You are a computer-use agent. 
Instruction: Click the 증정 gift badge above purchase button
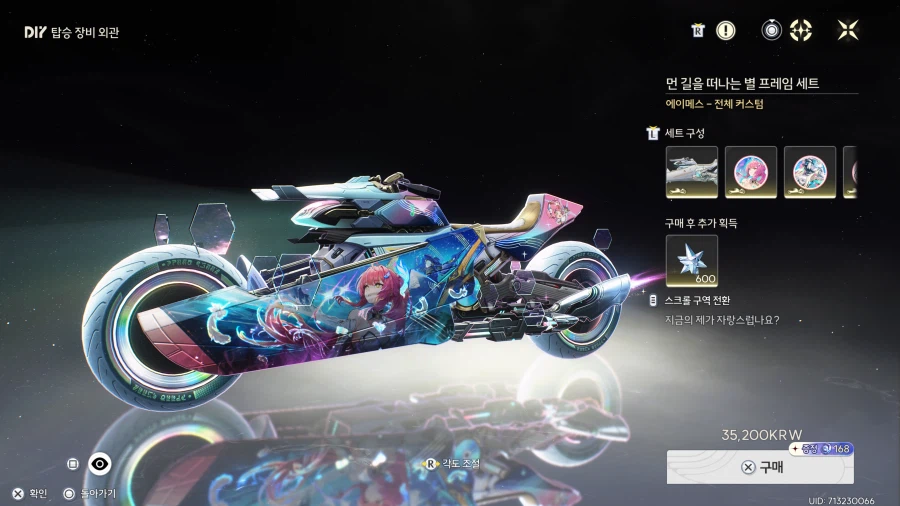tap(821, 449)
